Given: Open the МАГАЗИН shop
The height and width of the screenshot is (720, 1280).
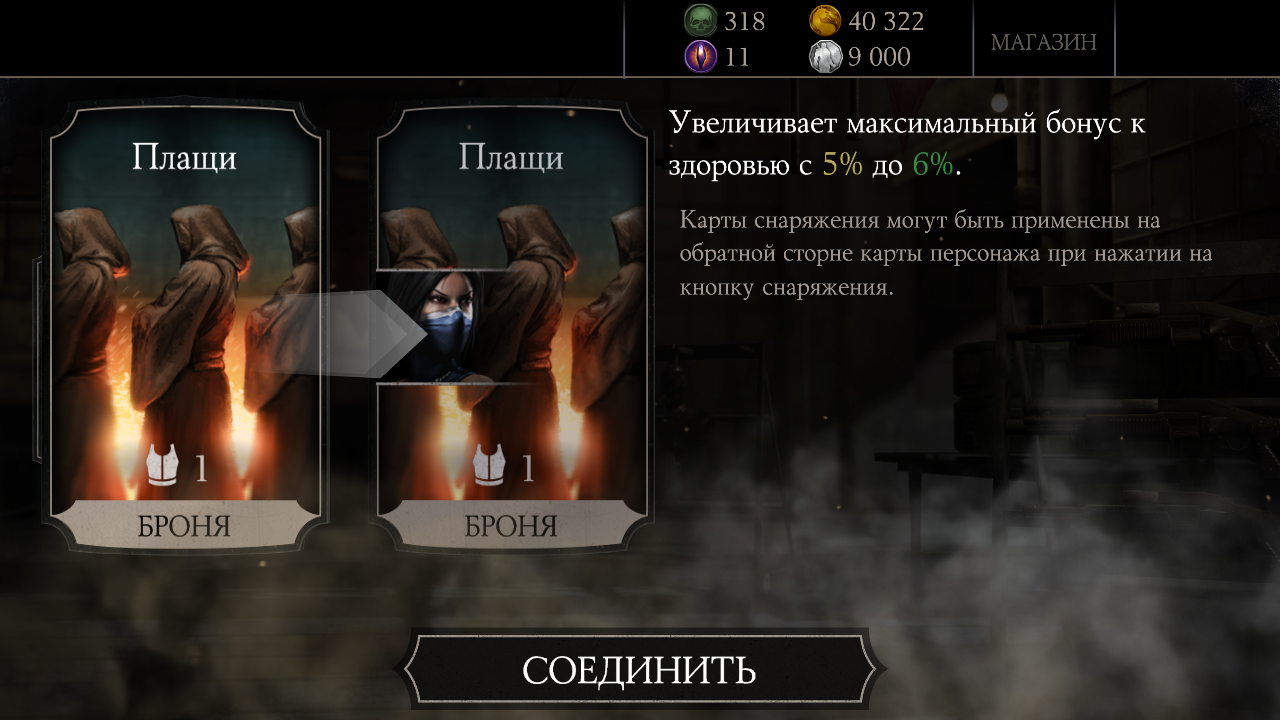Looking at the screenshot, I should tap(1043, 42).
